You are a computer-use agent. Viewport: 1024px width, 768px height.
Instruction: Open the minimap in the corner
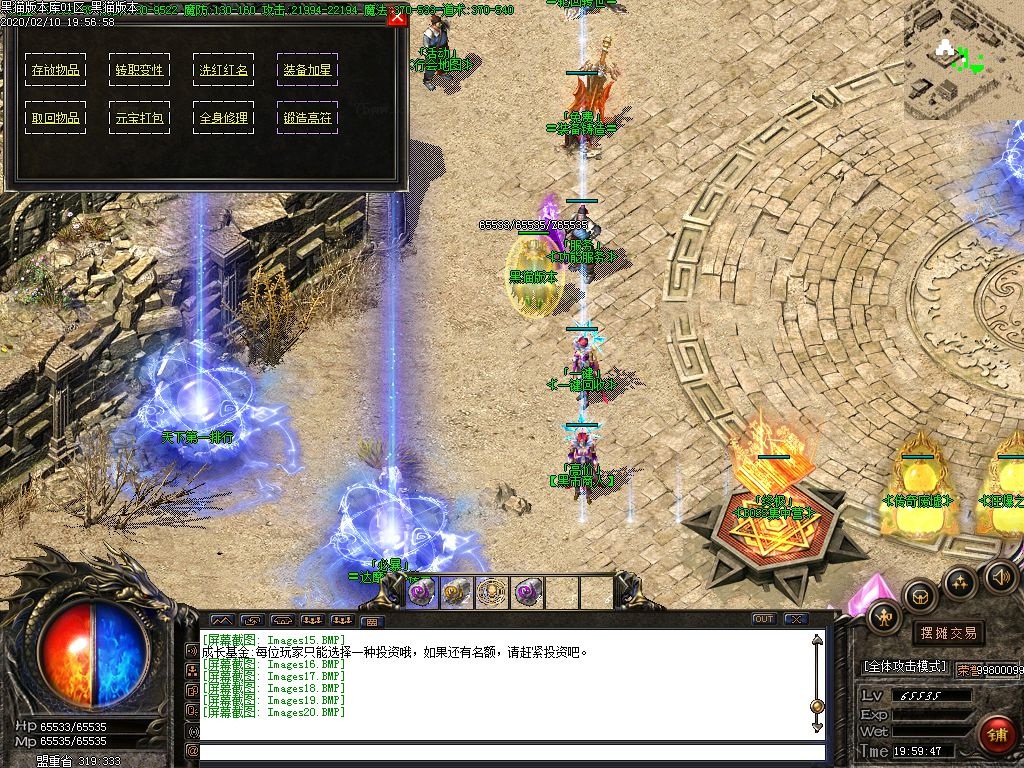[963, 60]
